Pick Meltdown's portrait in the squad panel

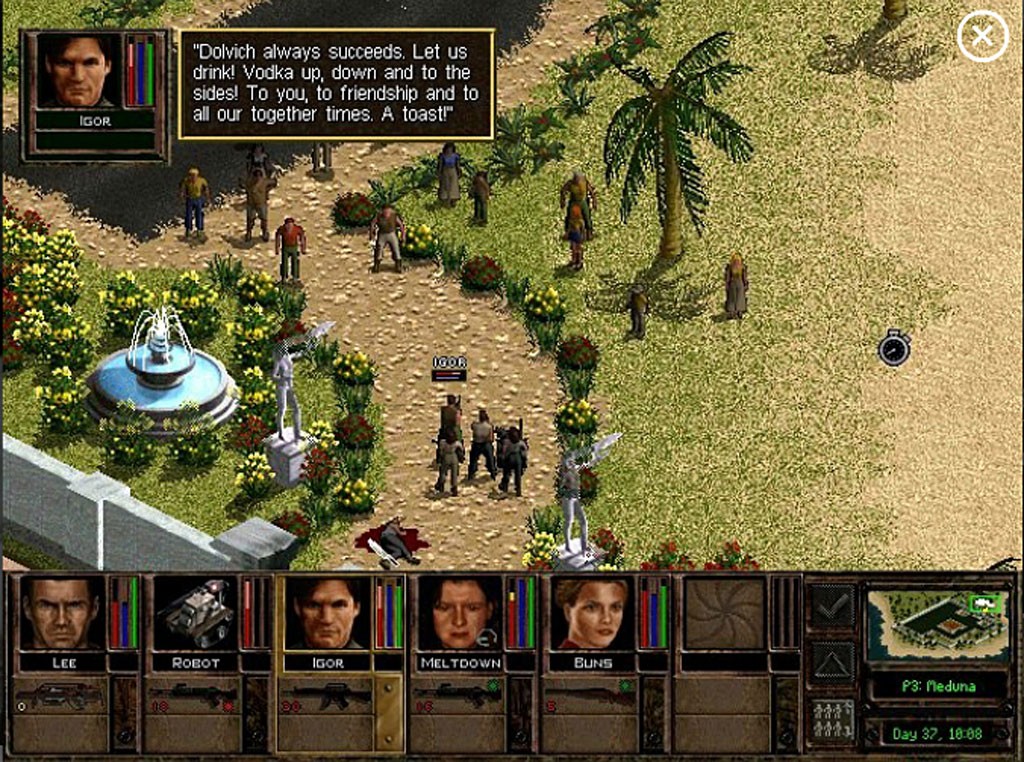tap(460, 613)
